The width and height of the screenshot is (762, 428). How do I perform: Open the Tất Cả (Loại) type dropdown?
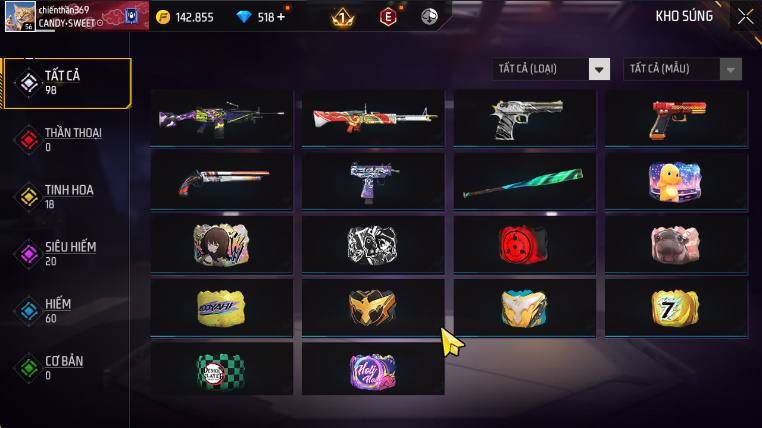point(552,69)
